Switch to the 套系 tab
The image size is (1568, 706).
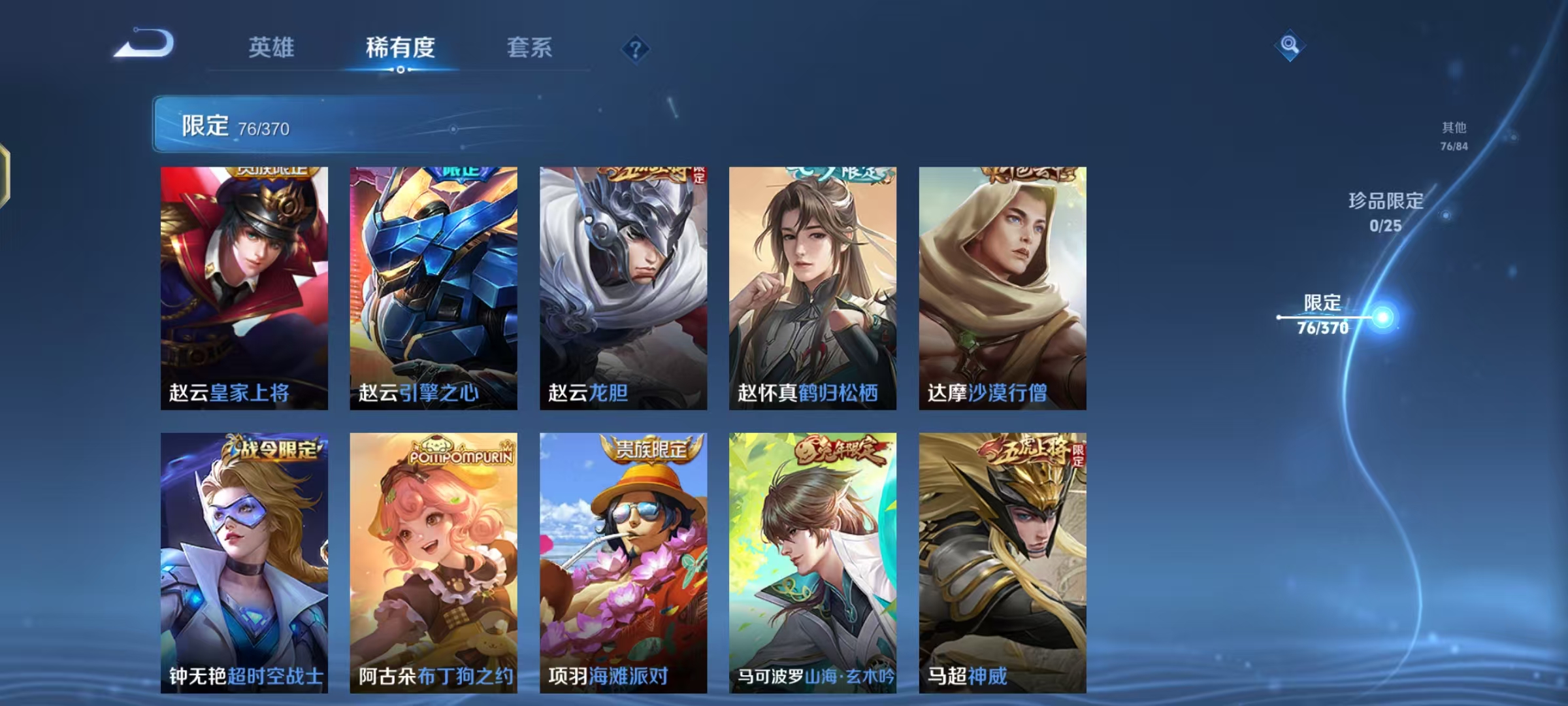pyautogui.click(x=529, y=47)
